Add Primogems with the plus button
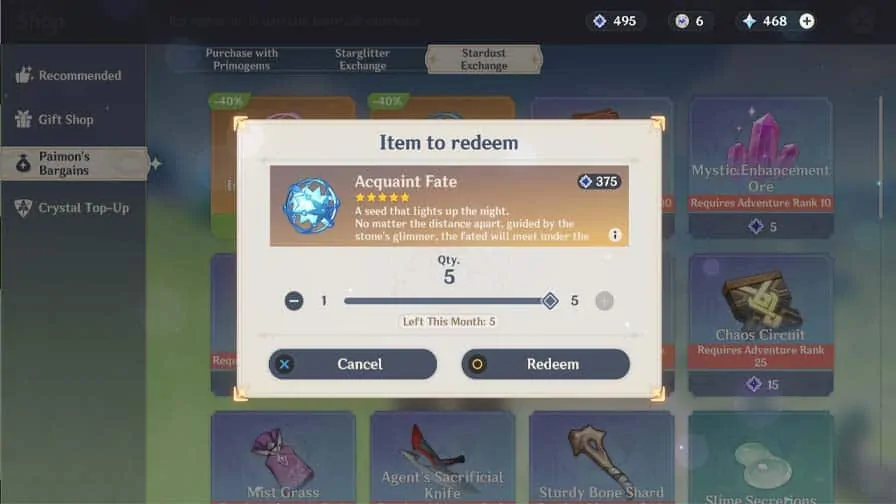896x504 pixels. click(807, 21)
